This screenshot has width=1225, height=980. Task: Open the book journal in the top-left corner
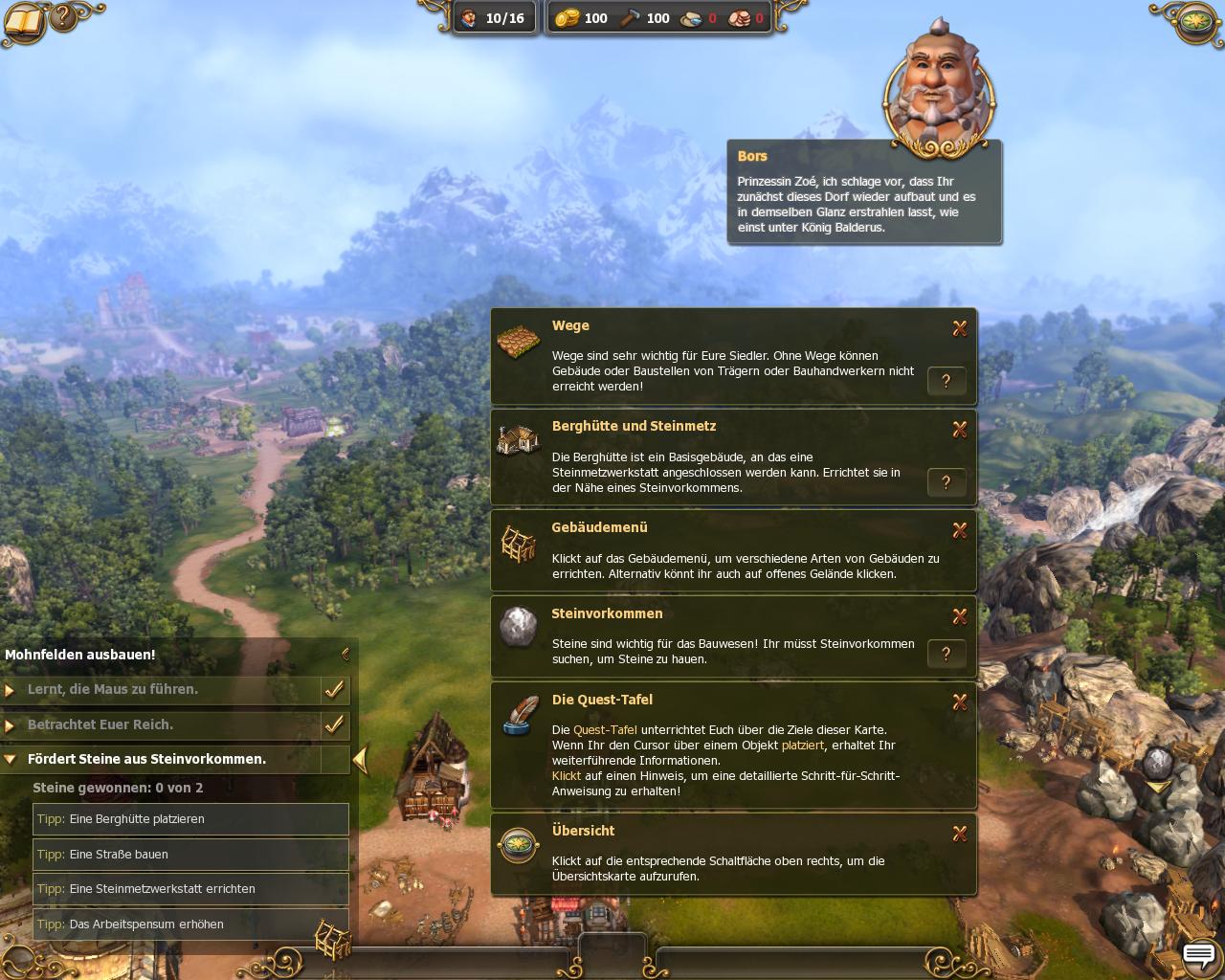[23, 21]
